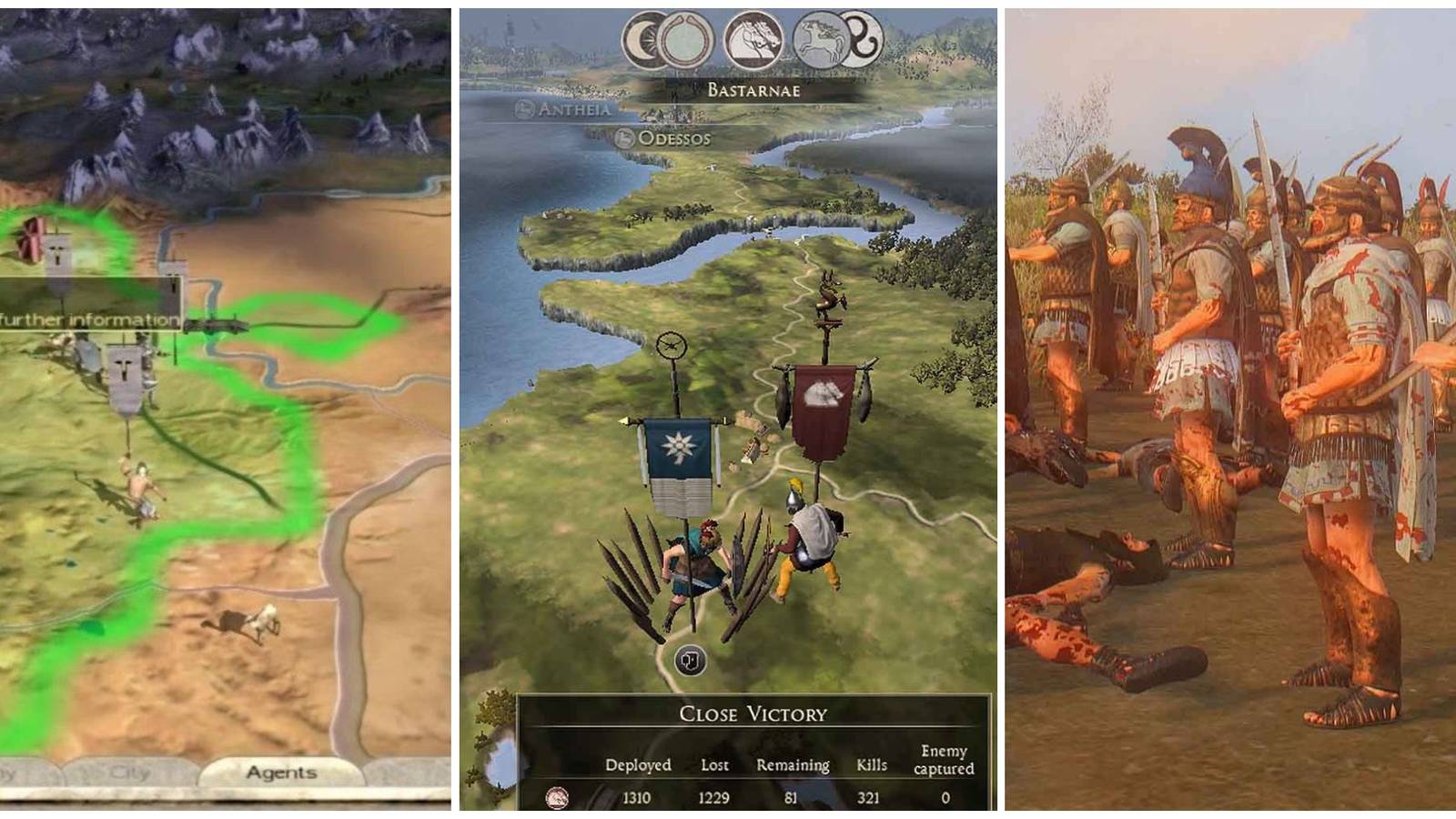1456x819 pixels.
Task: Select the twin horse heads emblem icon
Action: click(753, 40)
